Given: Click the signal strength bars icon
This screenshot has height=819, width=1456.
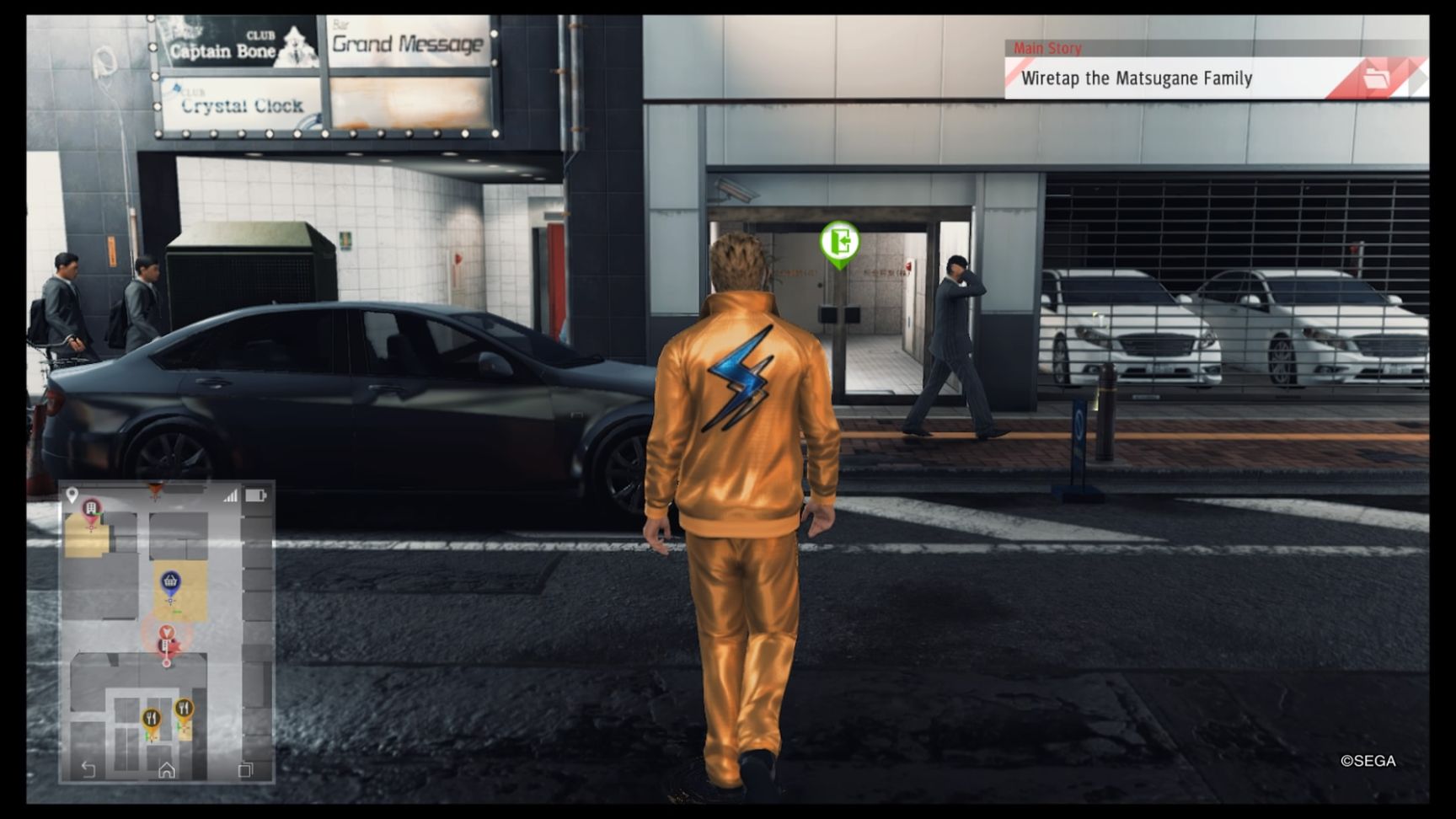Looking at the screenshot, I should click(x=230, y=496).
